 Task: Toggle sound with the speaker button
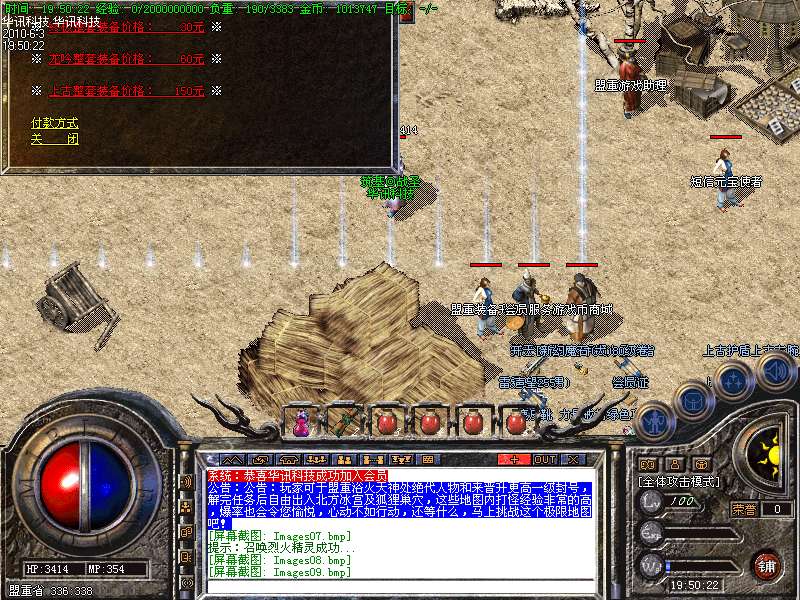pyautogui.click(x=774, y=371)
